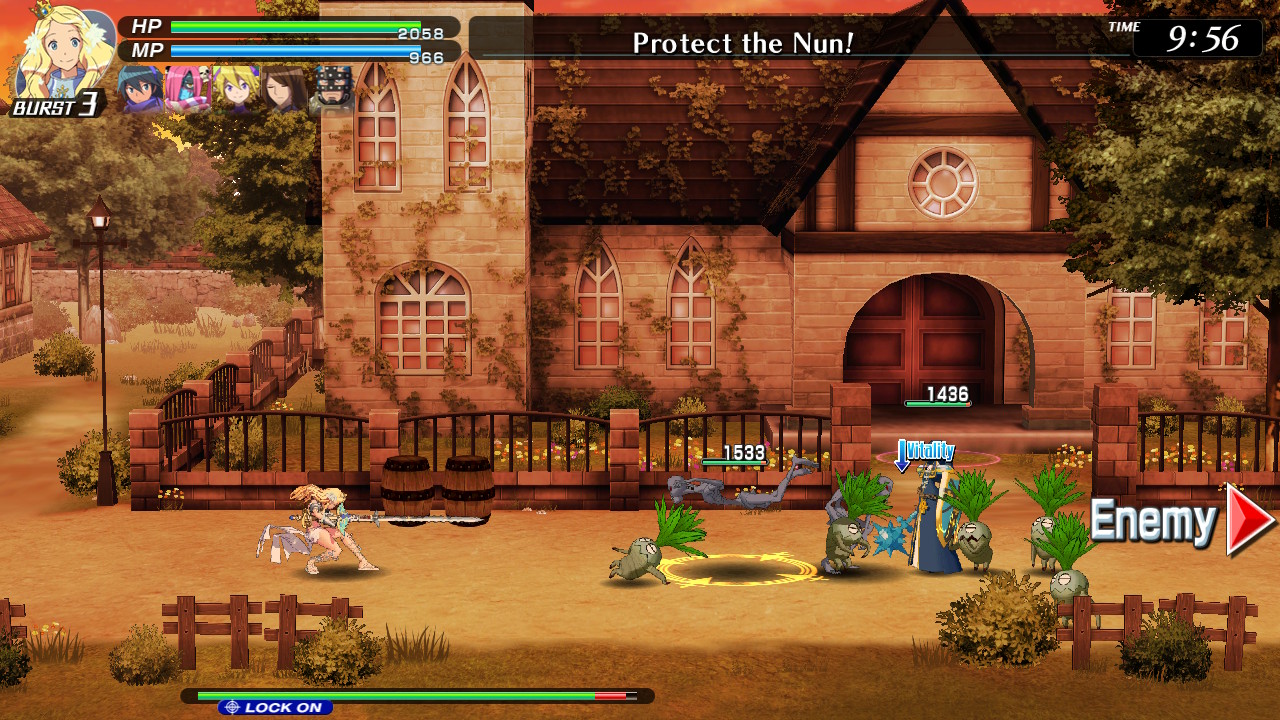The image size is (1280, 720).
Task: Pick the brown-haired closed-eyes ally portrait
Action: coord(284,89)
